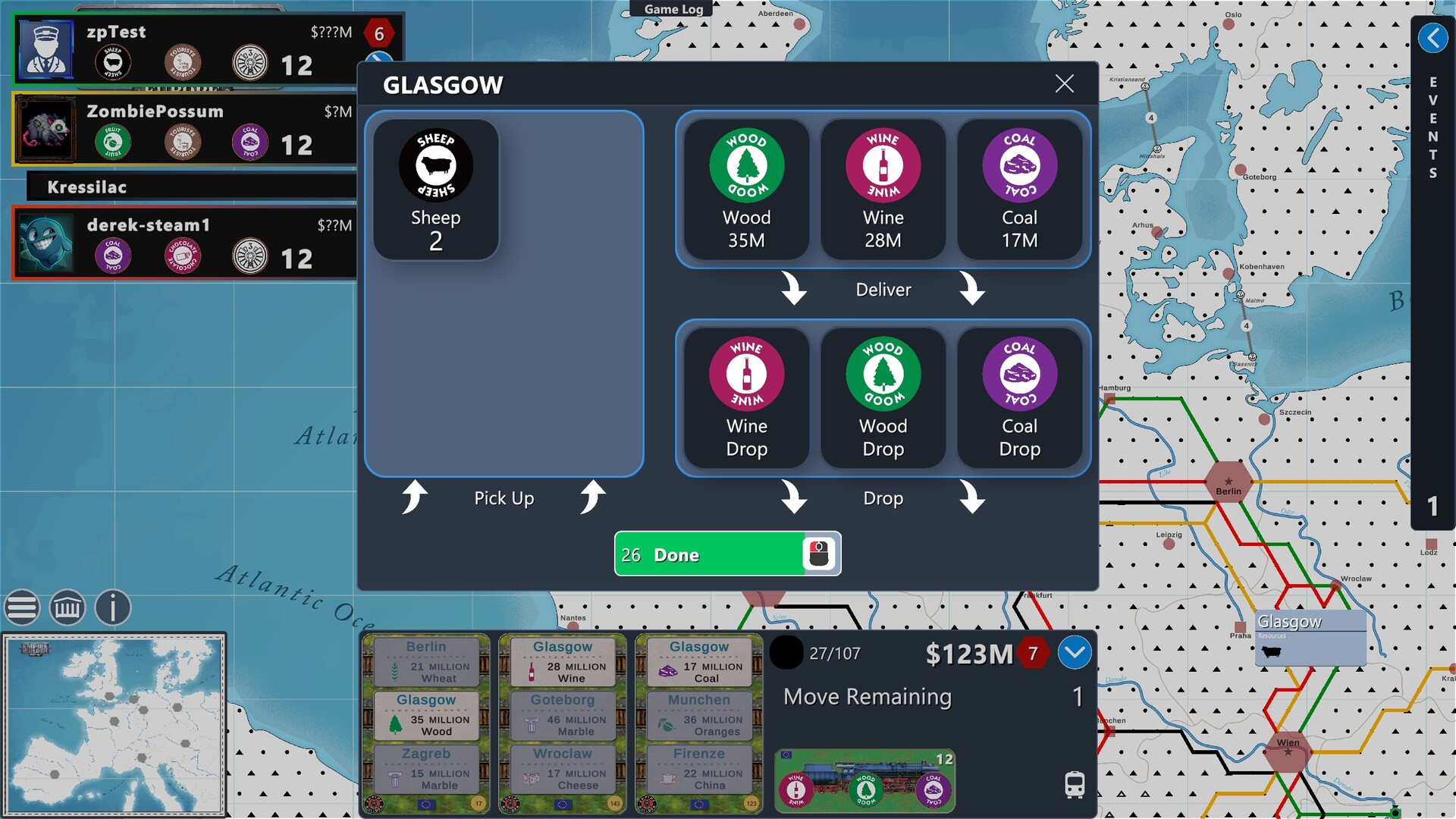Select the Coal Drop option

coord(1020,397)
